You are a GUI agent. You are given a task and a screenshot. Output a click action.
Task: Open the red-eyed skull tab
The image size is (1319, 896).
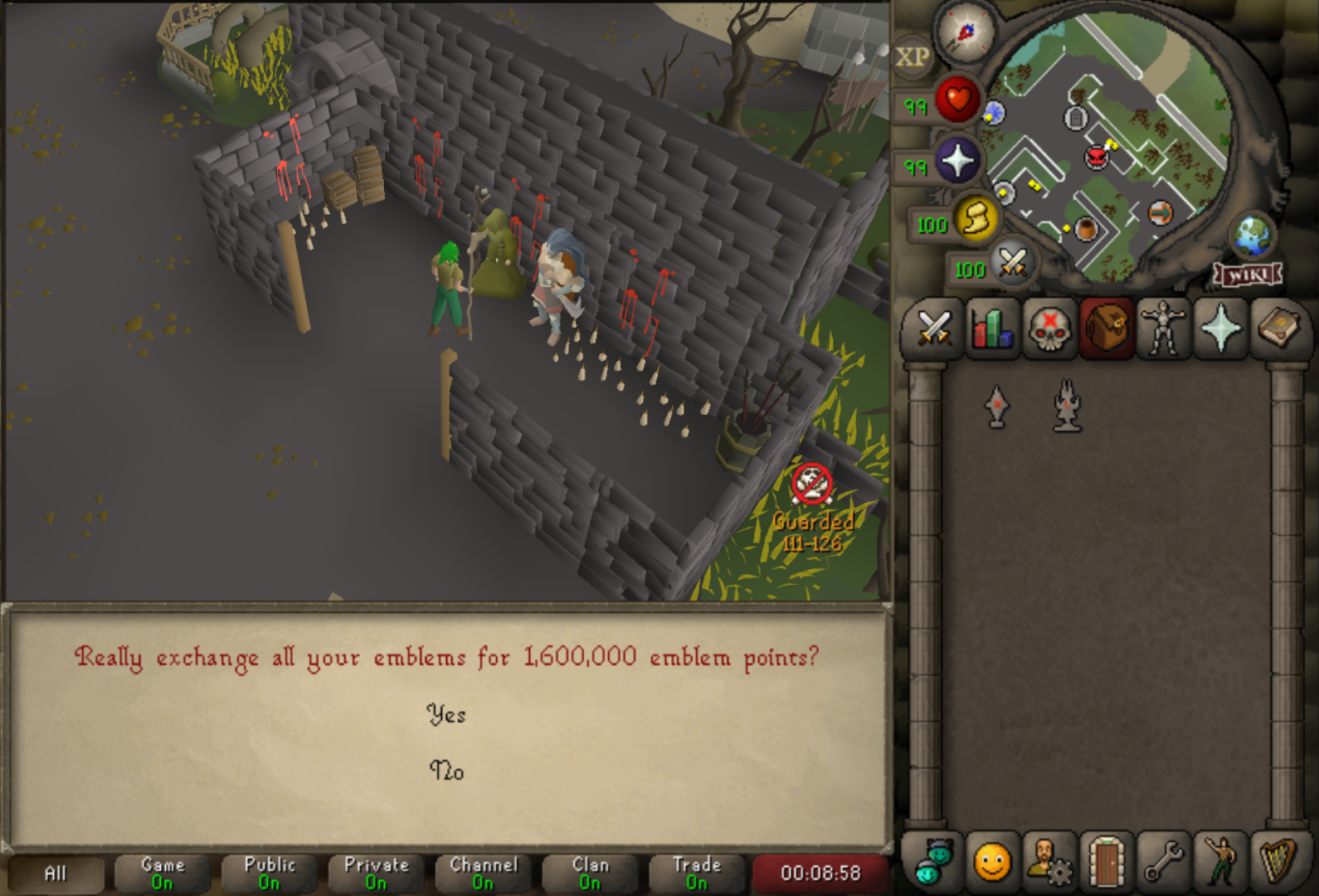pos(1049,329)
